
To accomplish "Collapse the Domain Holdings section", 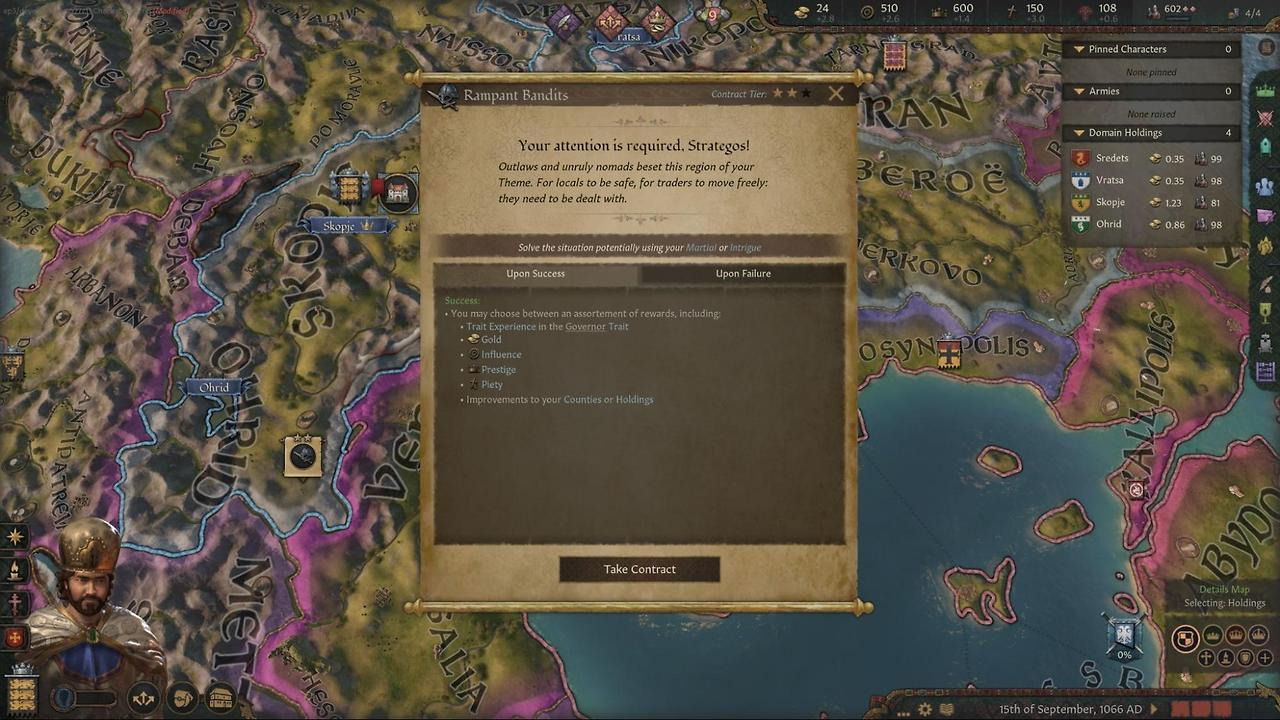I will (1079, 132).
